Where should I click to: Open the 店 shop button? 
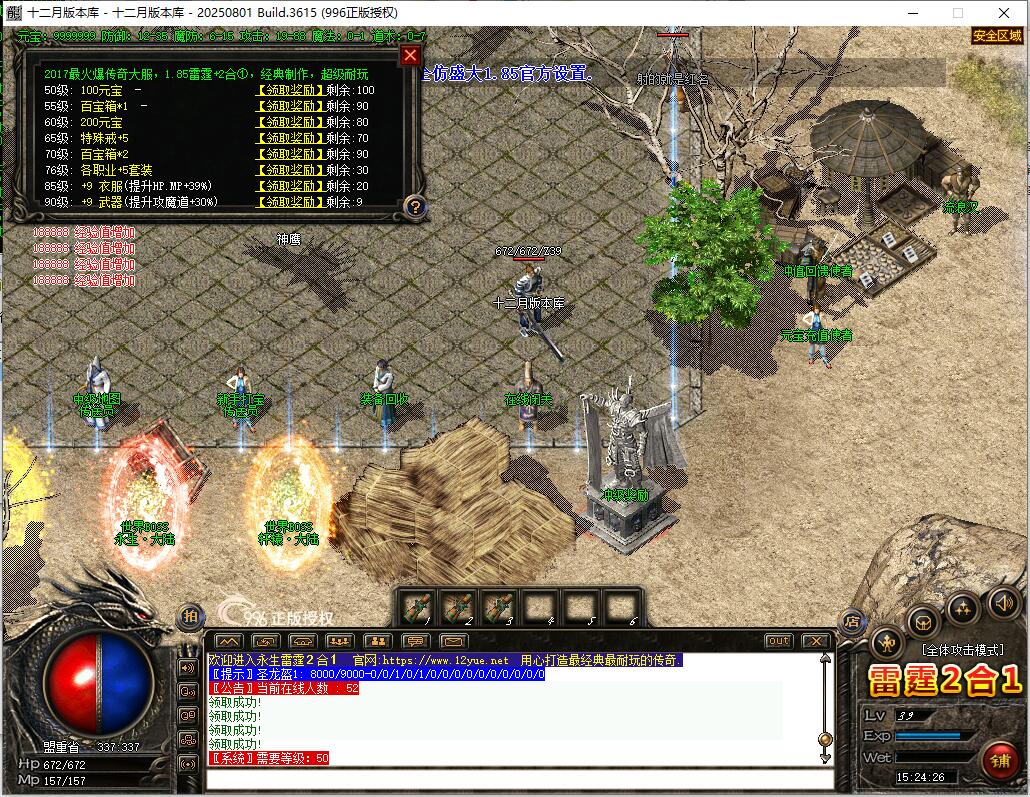tap(853, 621)
